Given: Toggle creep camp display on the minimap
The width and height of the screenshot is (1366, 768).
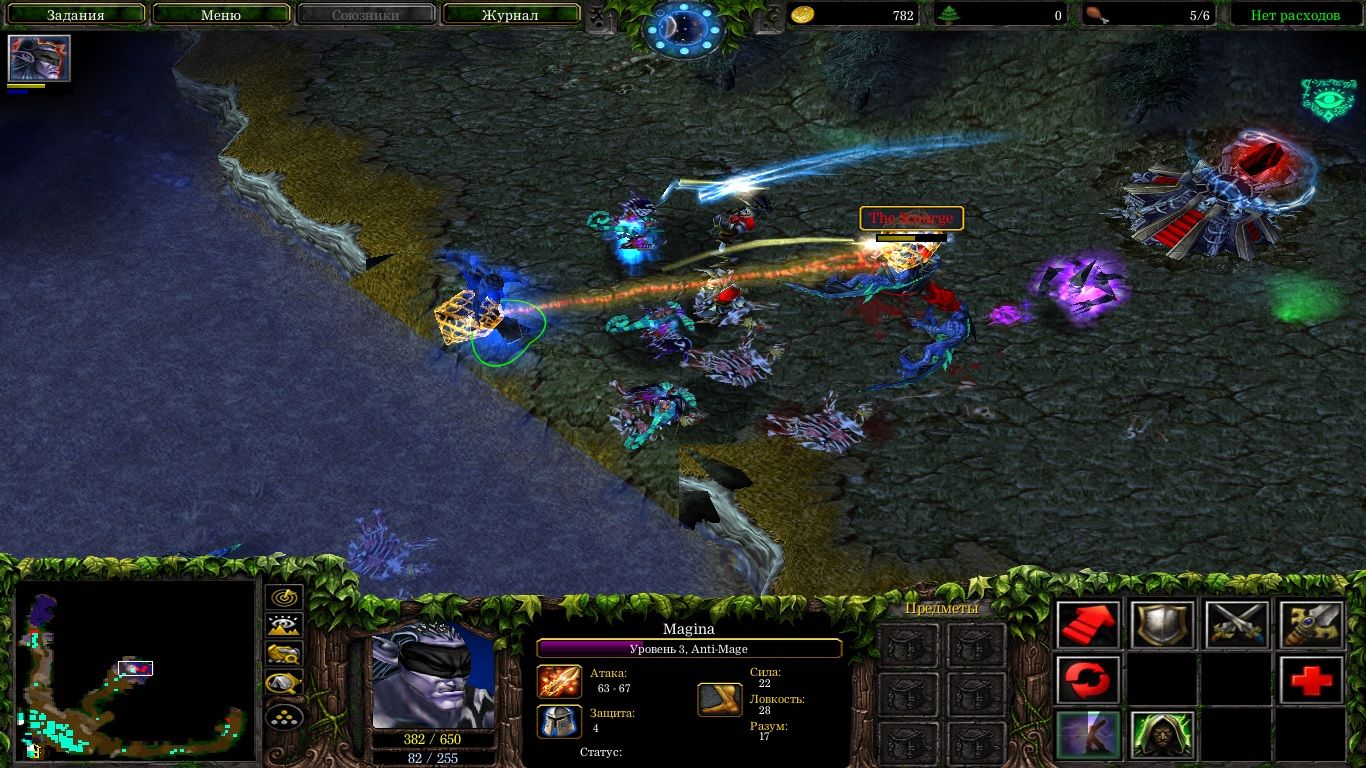Looking at the screenshot, I should click(287, 682).
